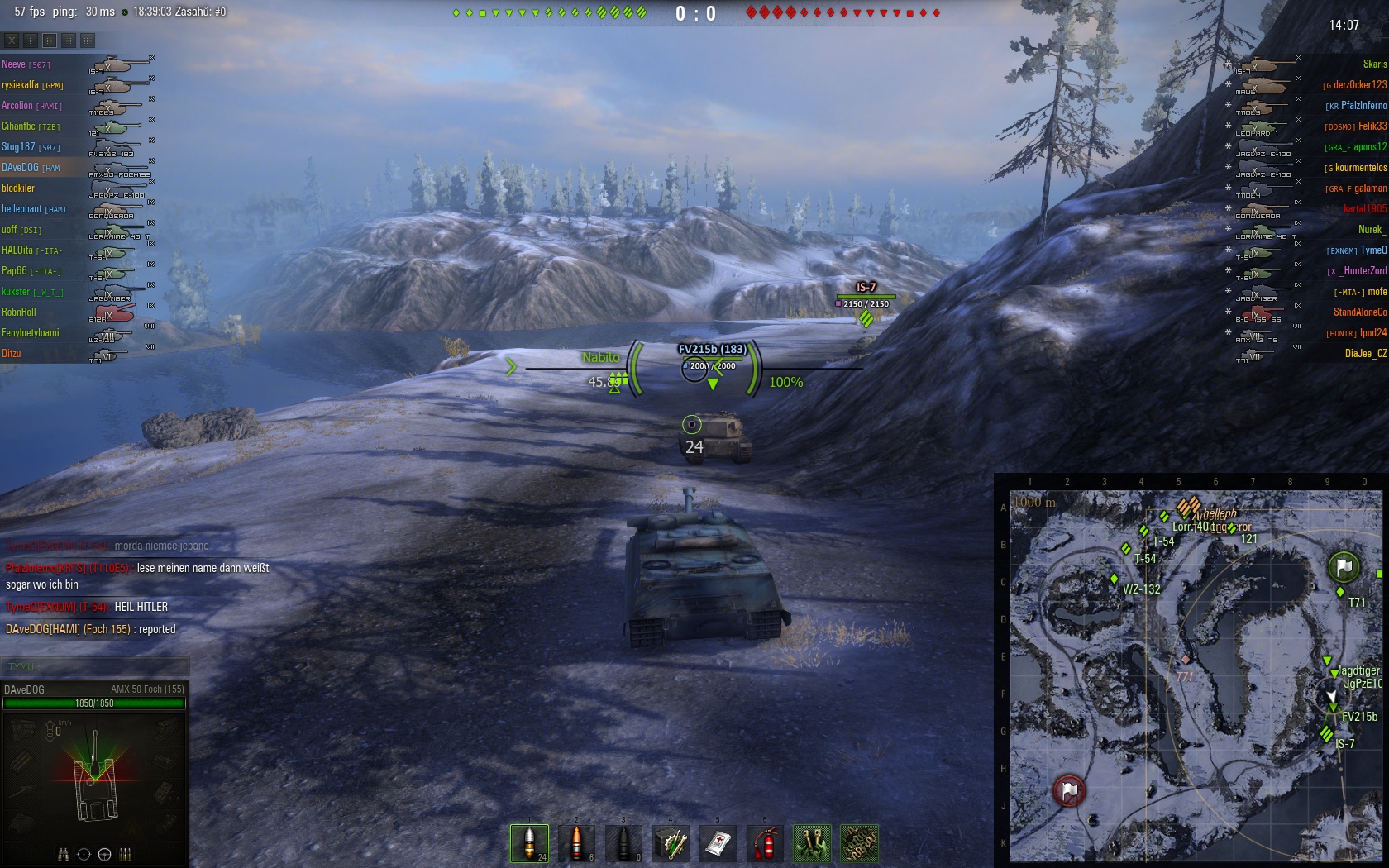The height and width of the screenshot is (868, 1389).
Task: Click the red enemy base flag on minimap
Action: coord(1069,790)
